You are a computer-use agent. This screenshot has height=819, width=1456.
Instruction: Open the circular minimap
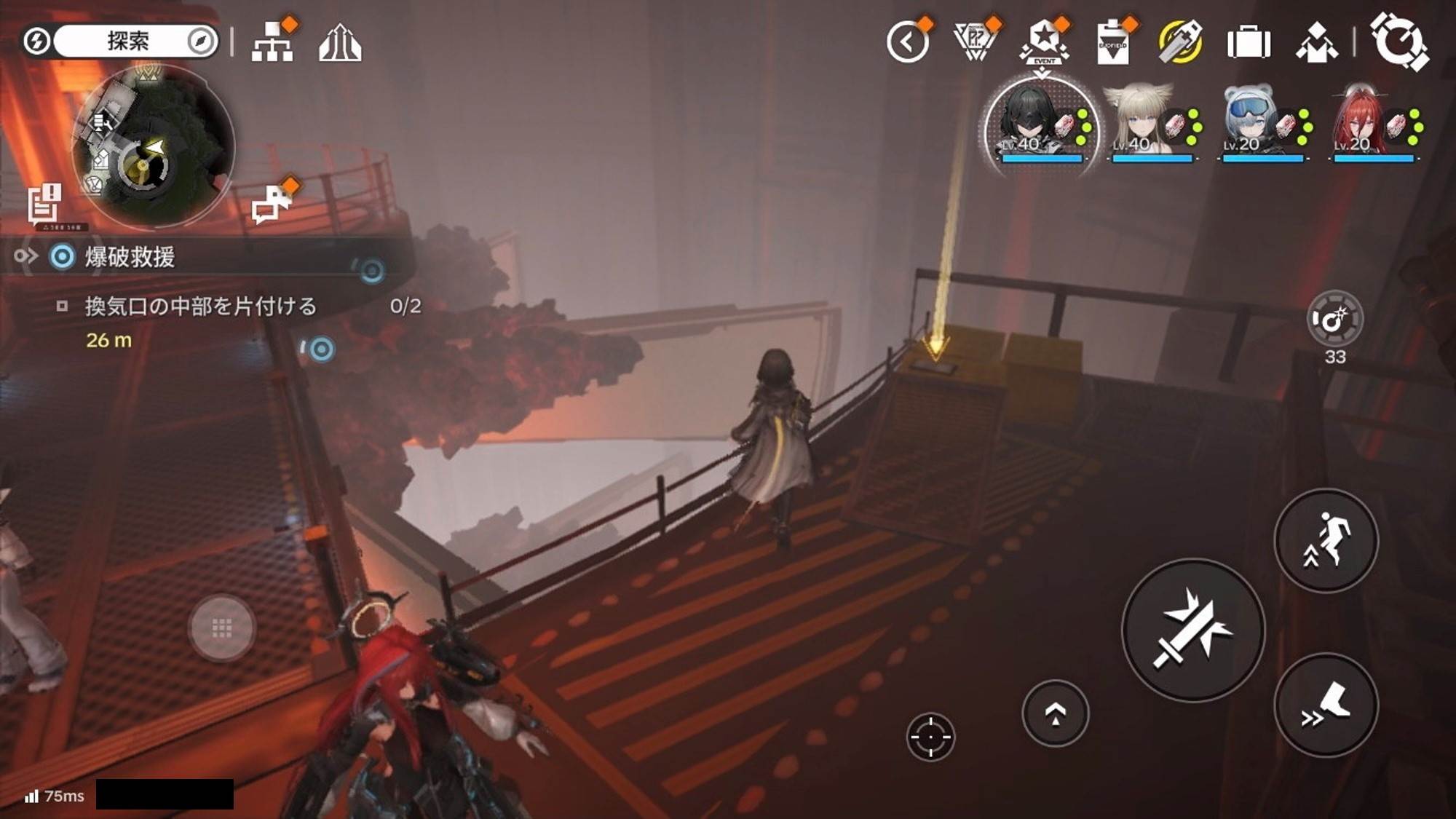coord(151,146)
